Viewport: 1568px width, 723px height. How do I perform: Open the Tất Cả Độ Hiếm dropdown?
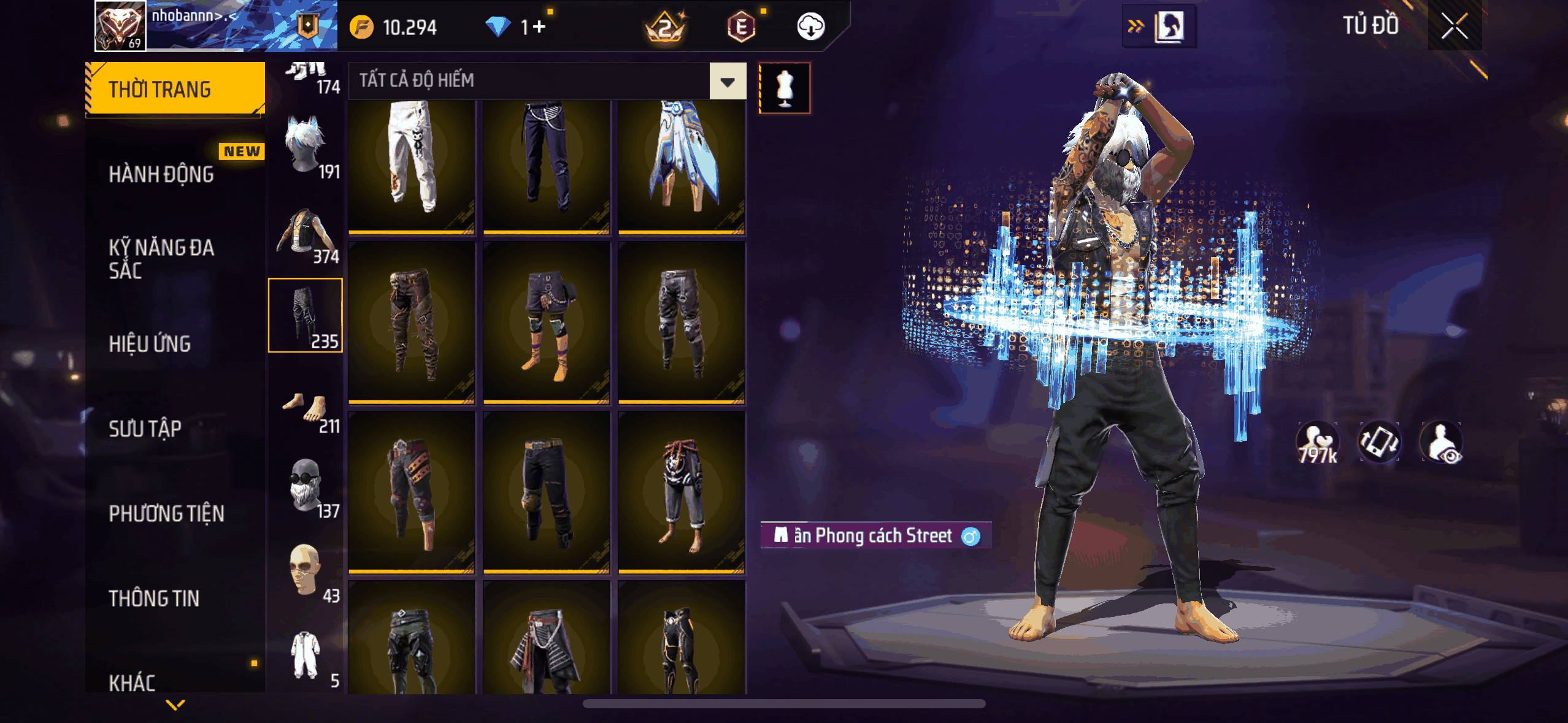click(728, 81)
